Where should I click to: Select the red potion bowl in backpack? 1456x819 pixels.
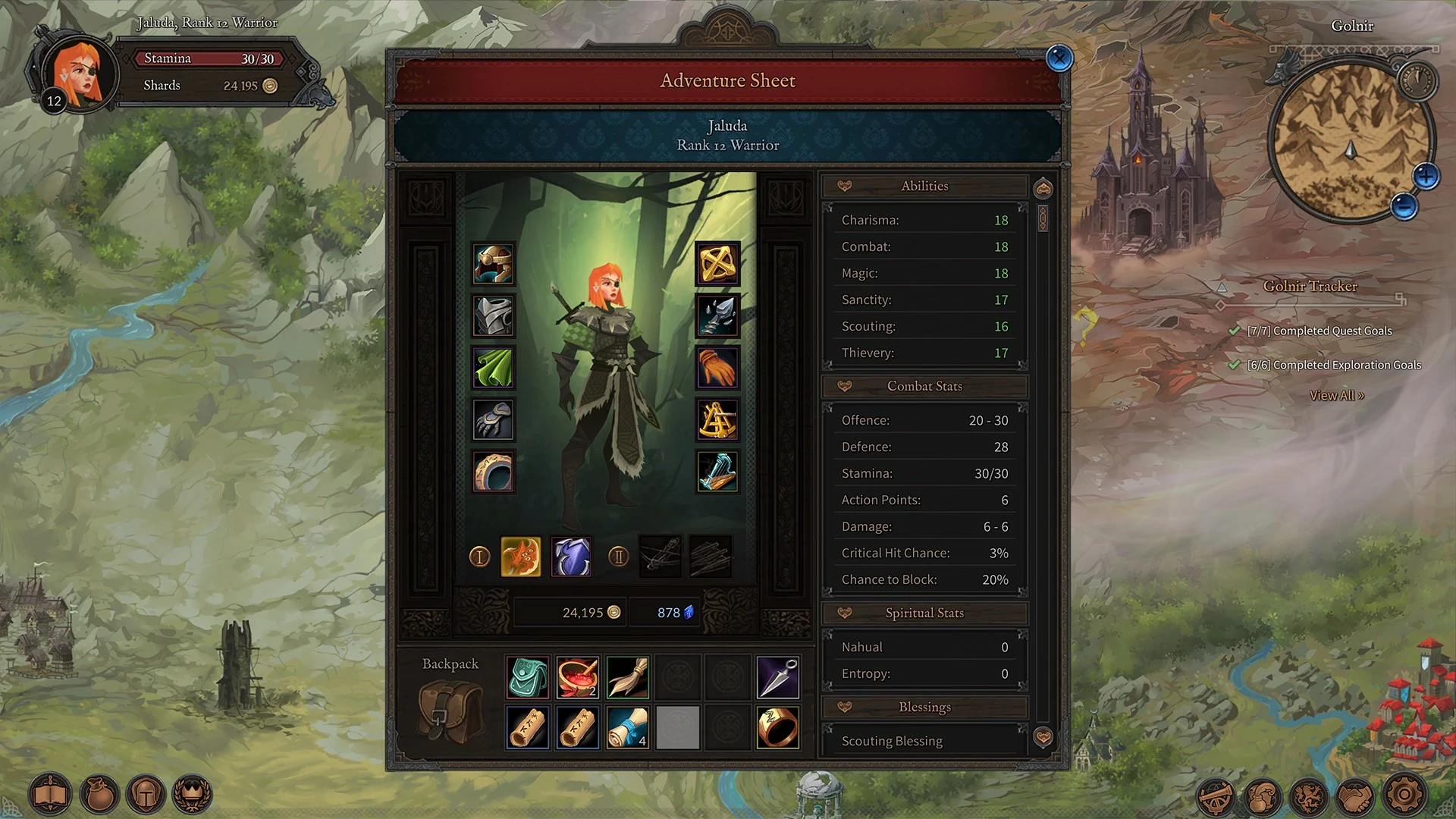577,677
